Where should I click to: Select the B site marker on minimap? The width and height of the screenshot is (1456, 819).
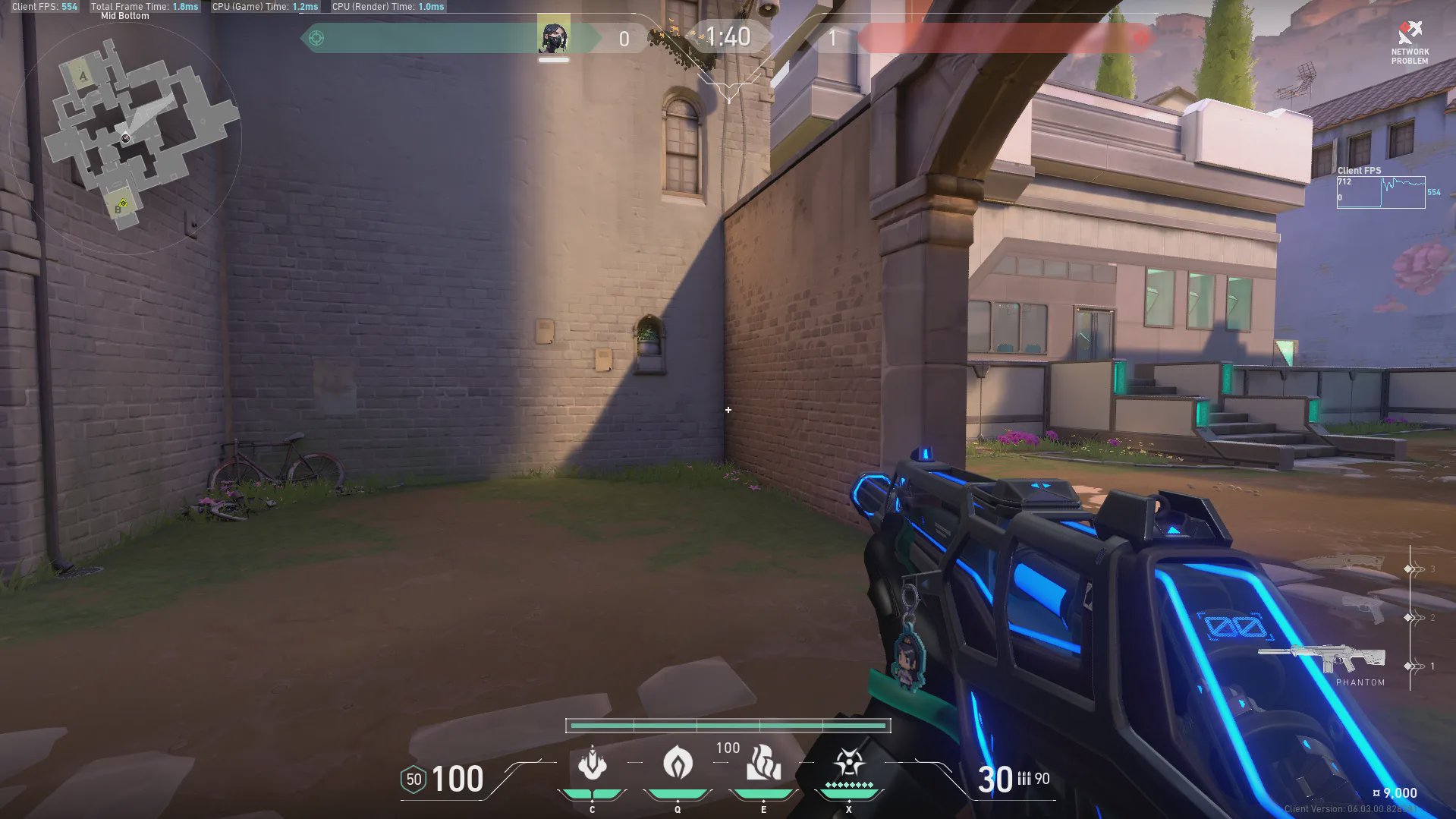pos(119,206)
